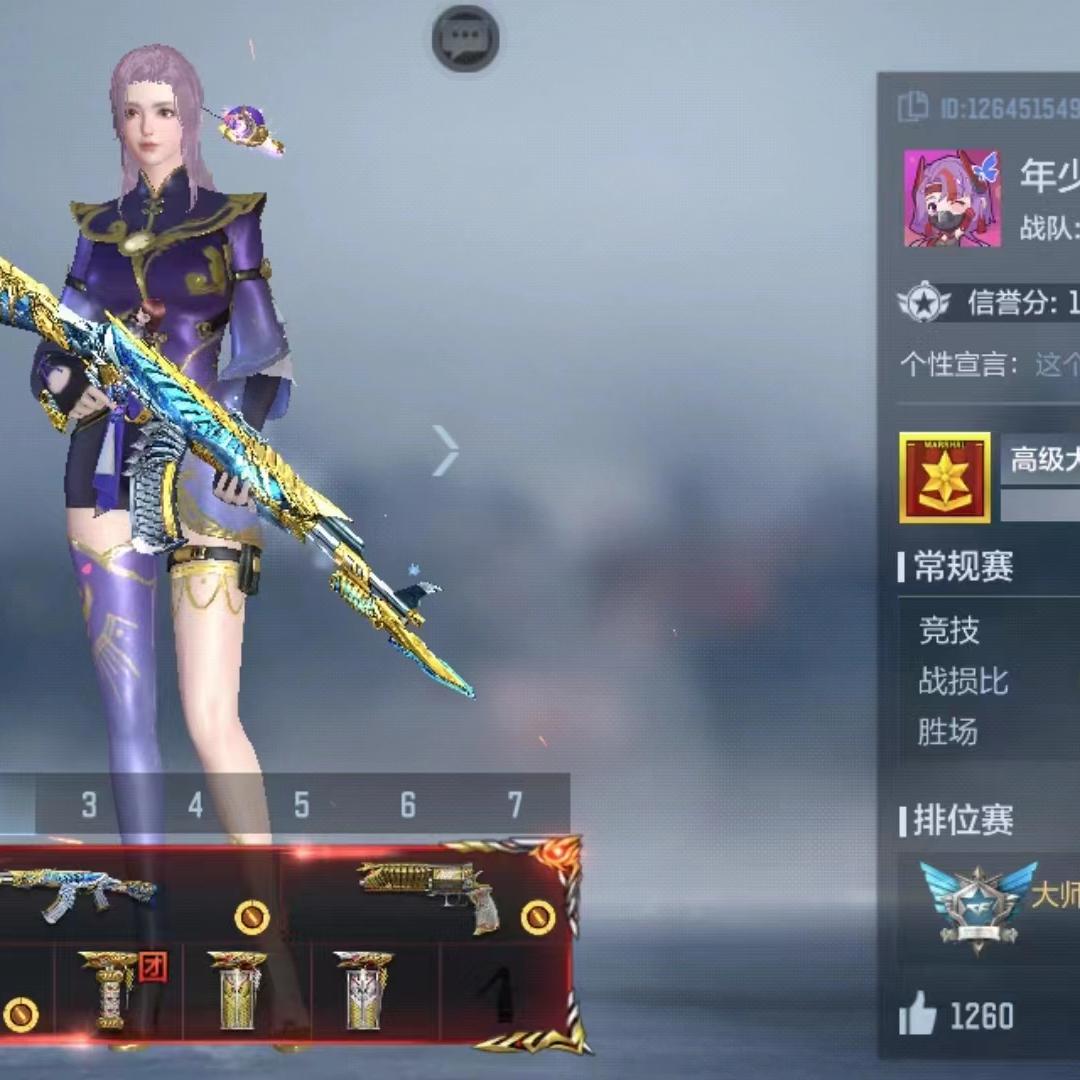1080x1080 pixels.
Task: Switch to loadout tab 6
Action: point(407,805)
